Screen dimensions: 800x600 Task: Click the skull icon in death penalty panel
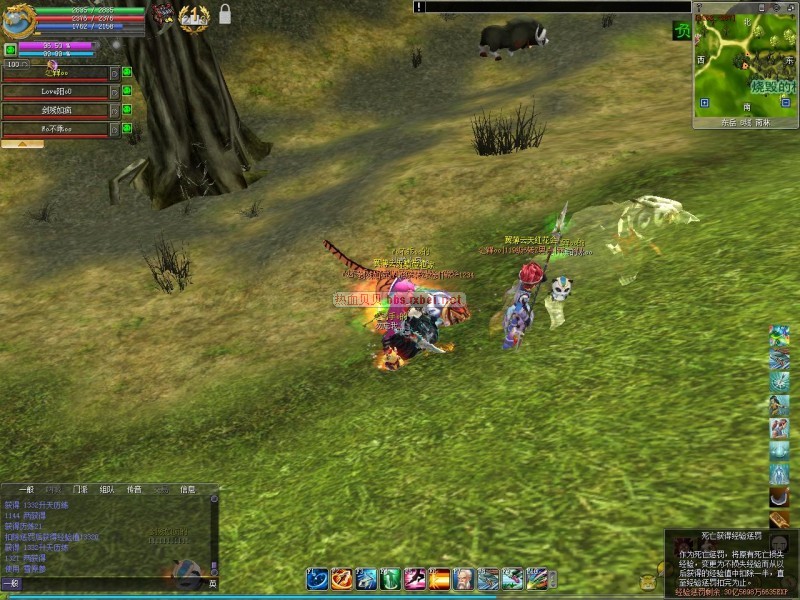point(779,543)
